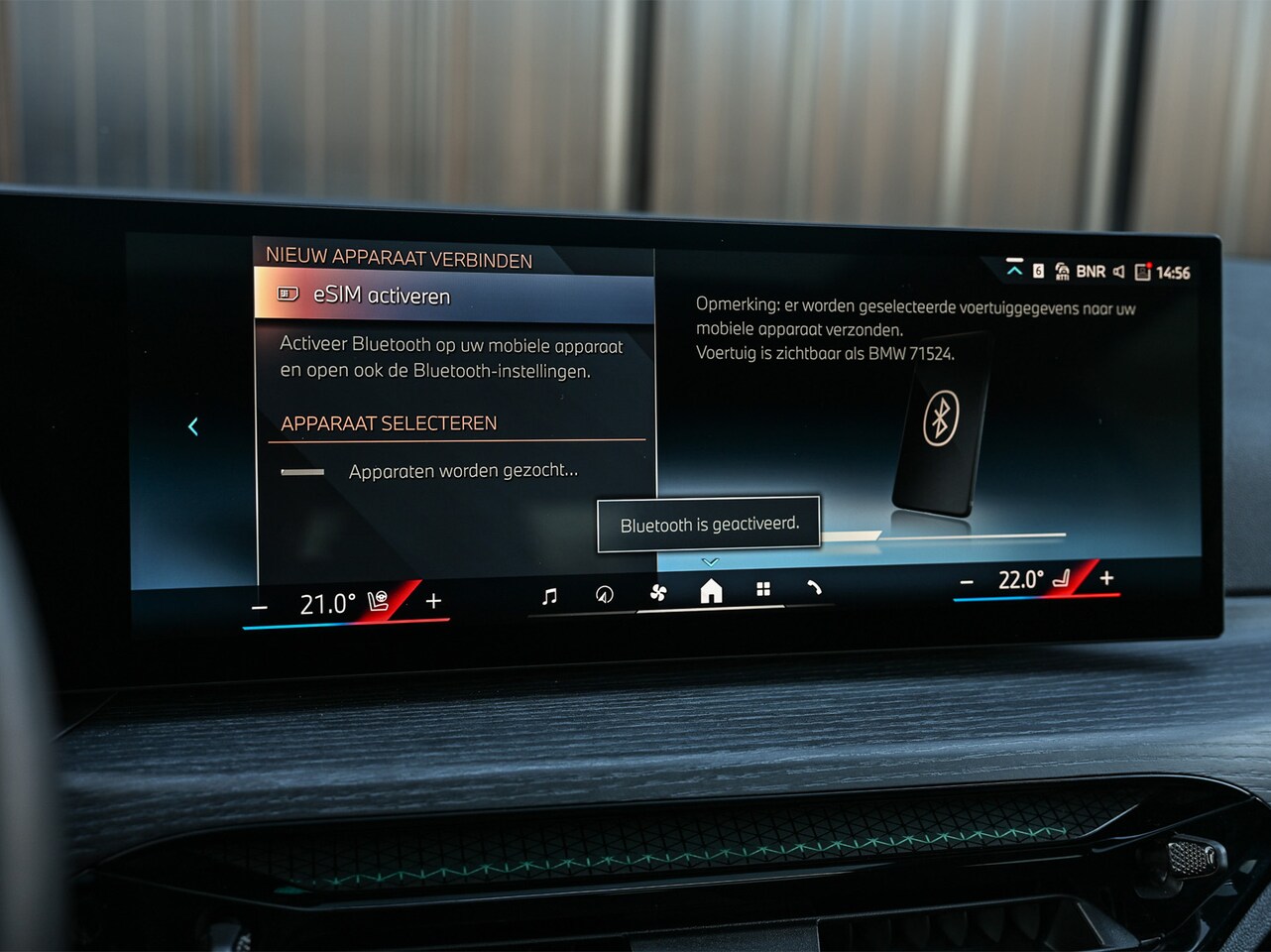Open the BNR radio station indicator
Viewport: 1271px width, 952px height.
tap(1090, 271)
